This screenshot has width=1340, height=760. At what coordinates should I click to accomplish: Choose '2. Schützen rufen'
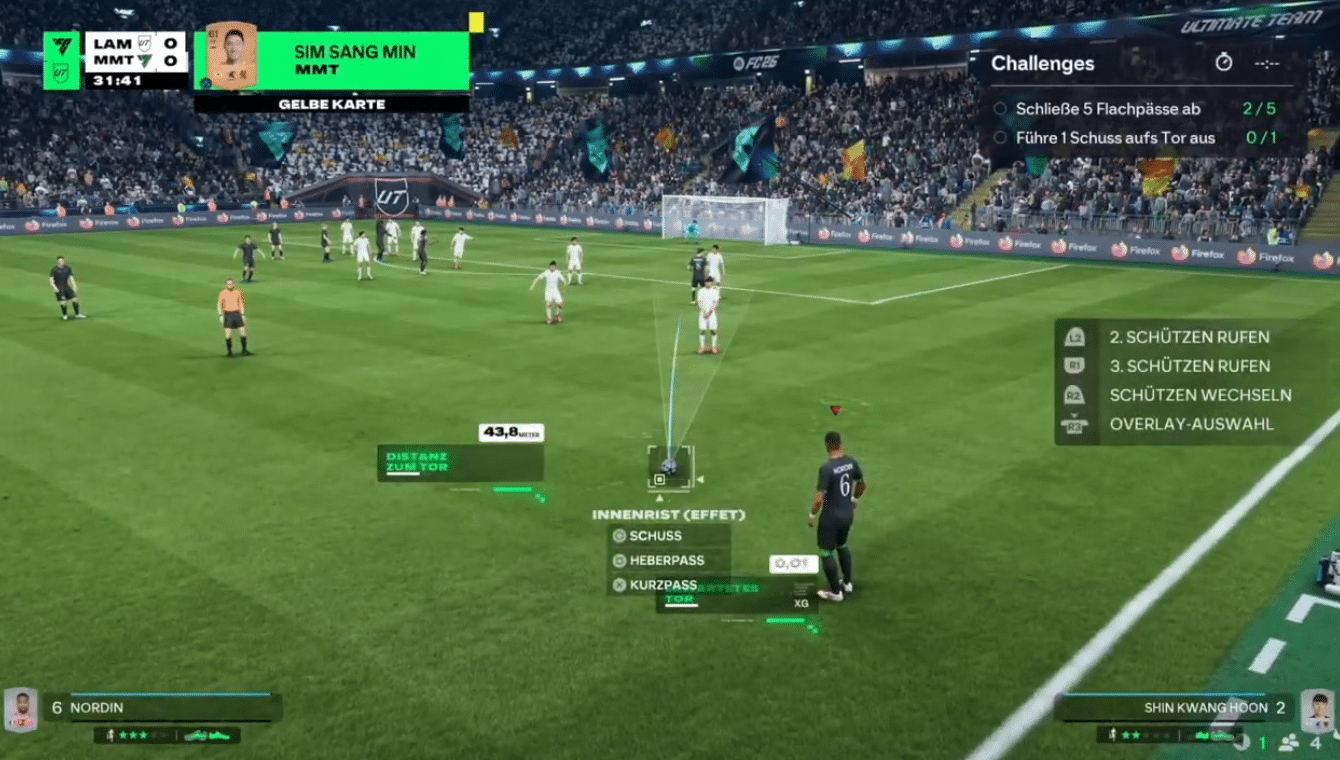tap(1188, 337)
